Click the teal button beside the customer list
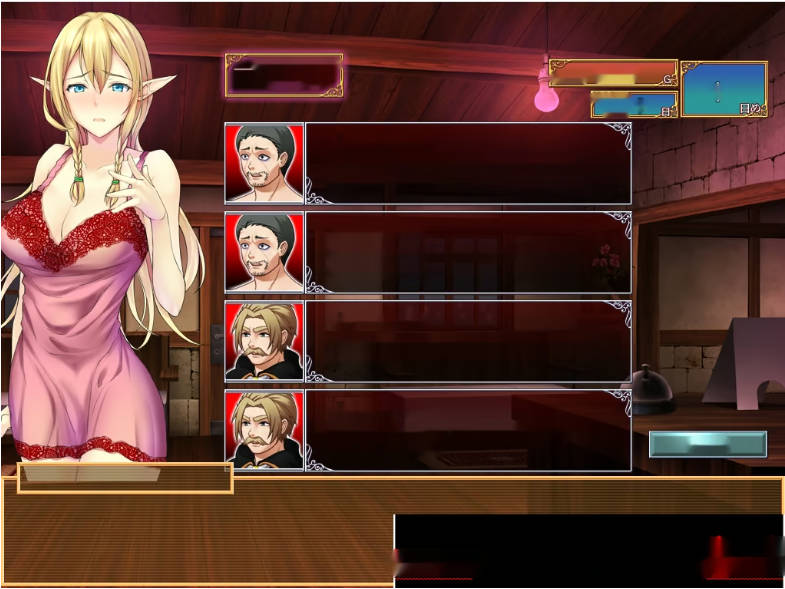 click(707, 444)
